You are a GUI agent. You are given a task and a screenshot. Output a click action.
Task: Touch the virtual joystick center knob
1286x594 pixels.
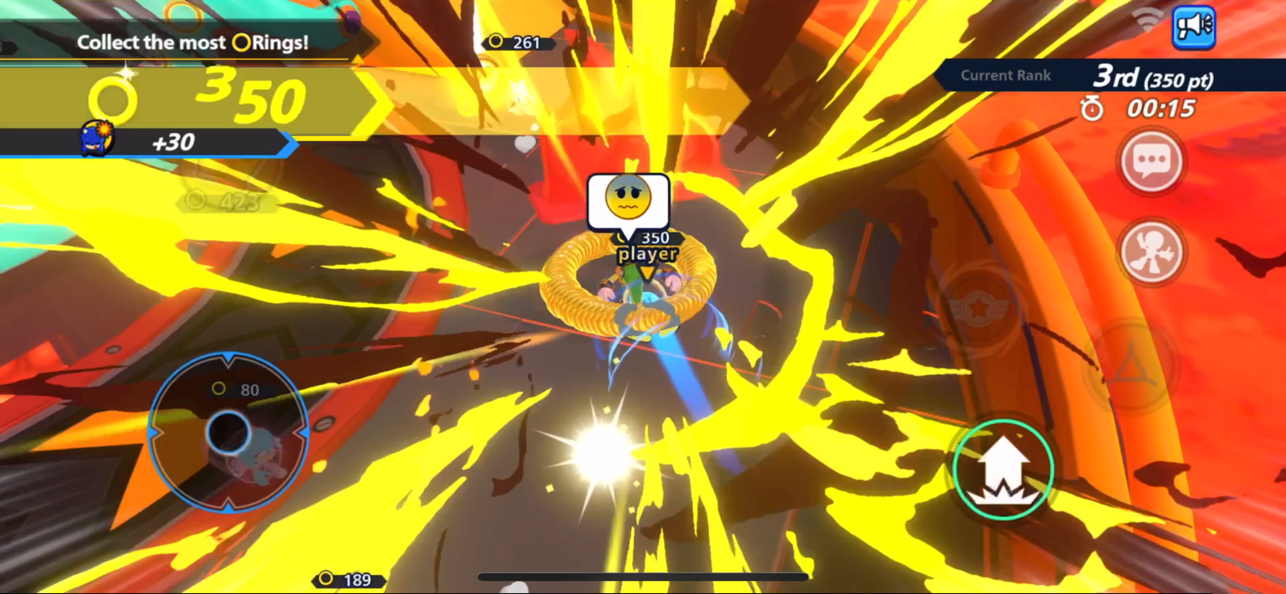pos(228,433)
